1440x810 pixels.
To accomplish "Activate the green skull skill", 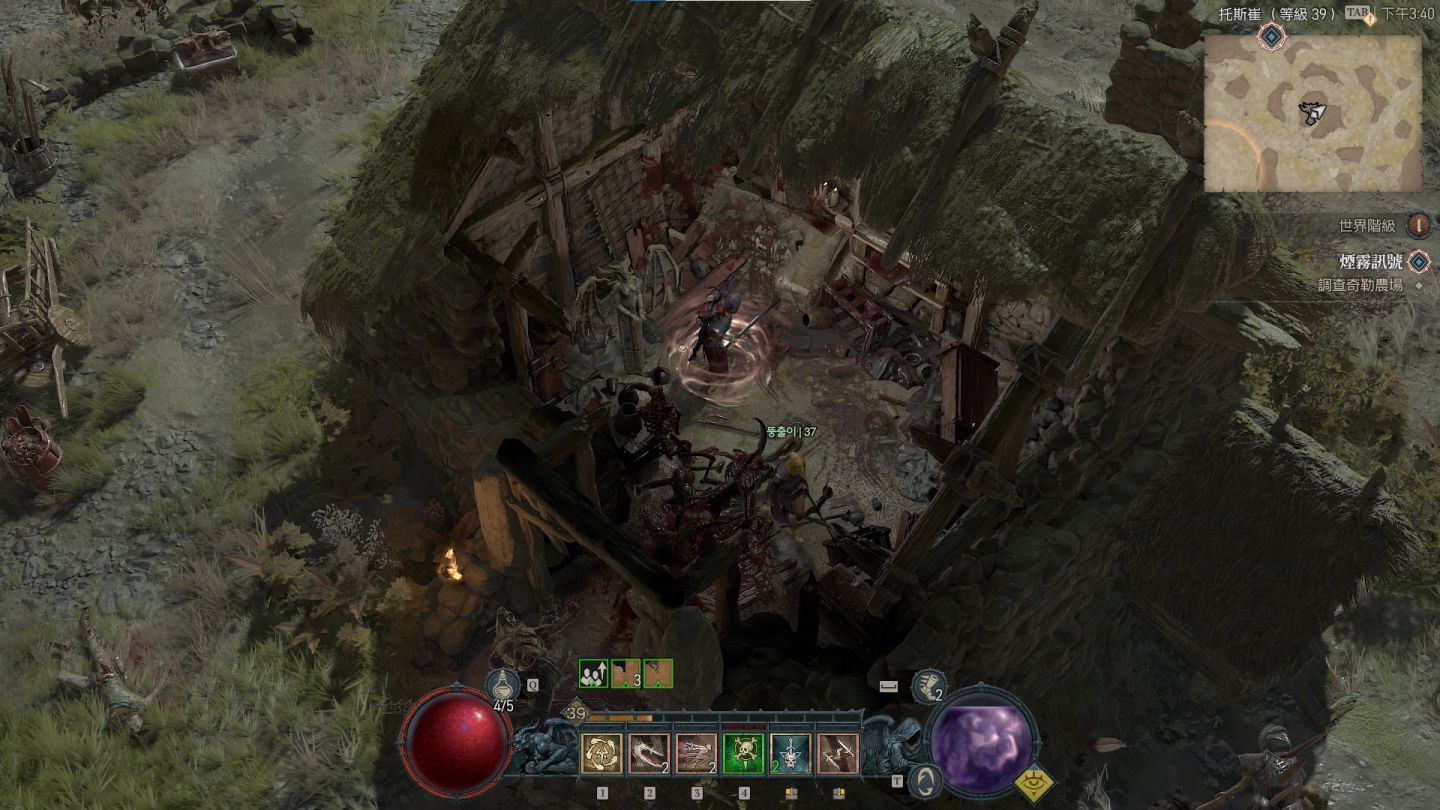I will tap(744, 754).
